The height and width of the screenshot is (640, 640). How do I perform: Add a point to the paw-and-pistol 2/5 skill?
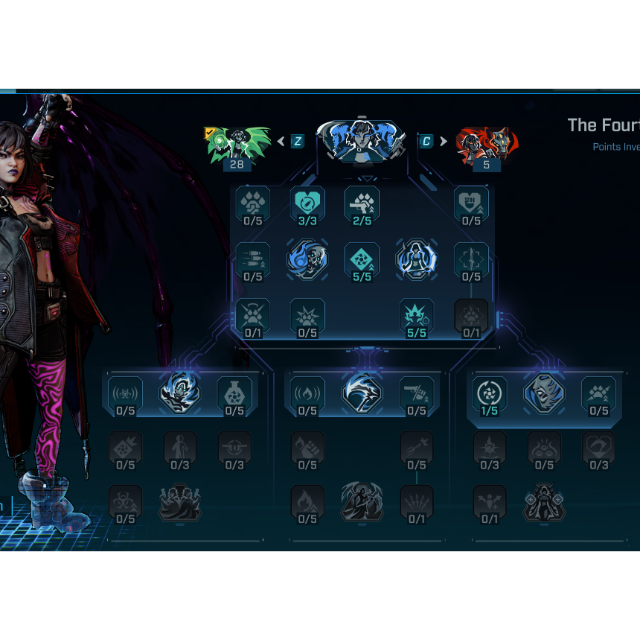(x=362, y=203)
